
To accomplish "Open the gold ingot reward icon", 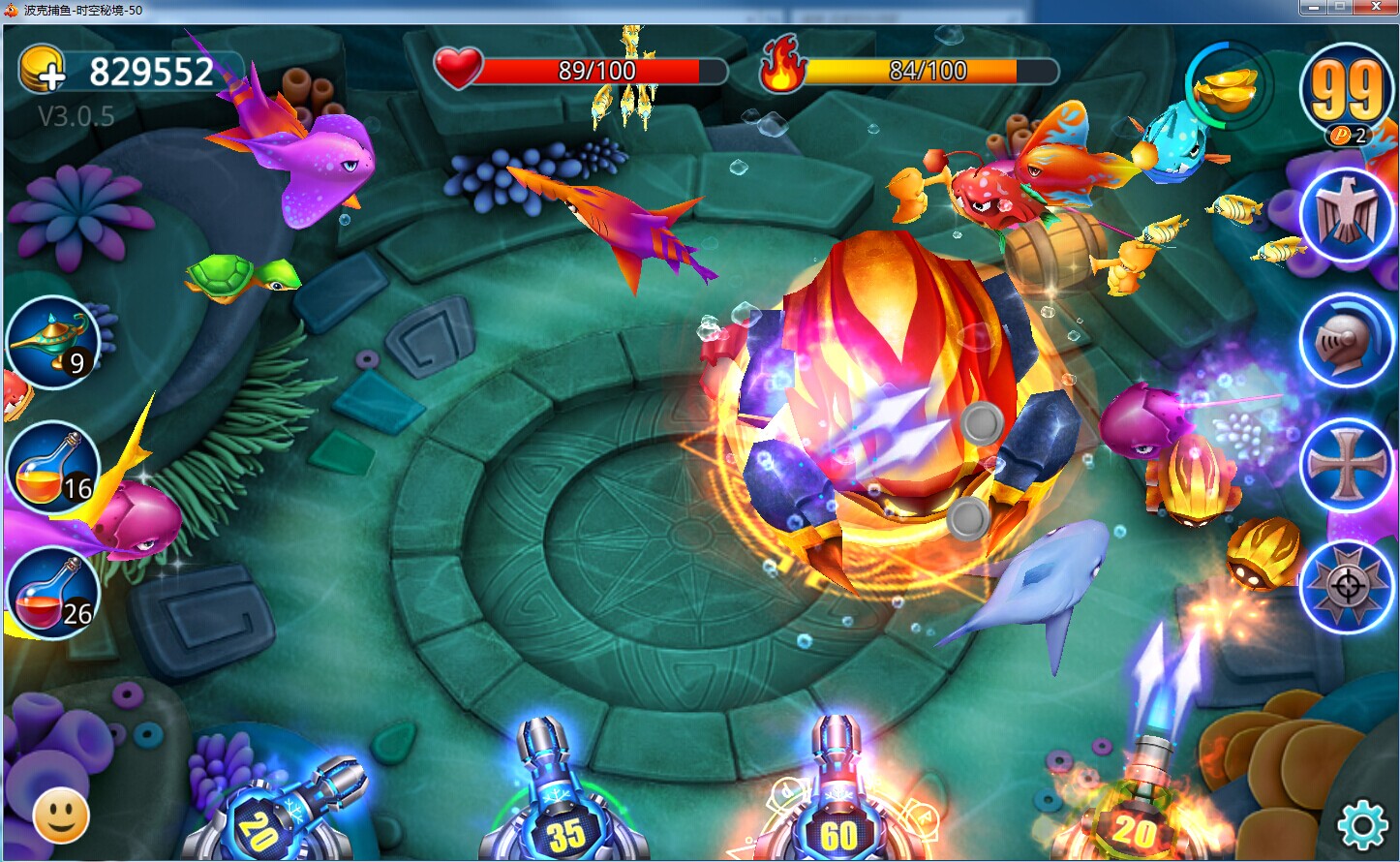I will (x=1227, y=87).
